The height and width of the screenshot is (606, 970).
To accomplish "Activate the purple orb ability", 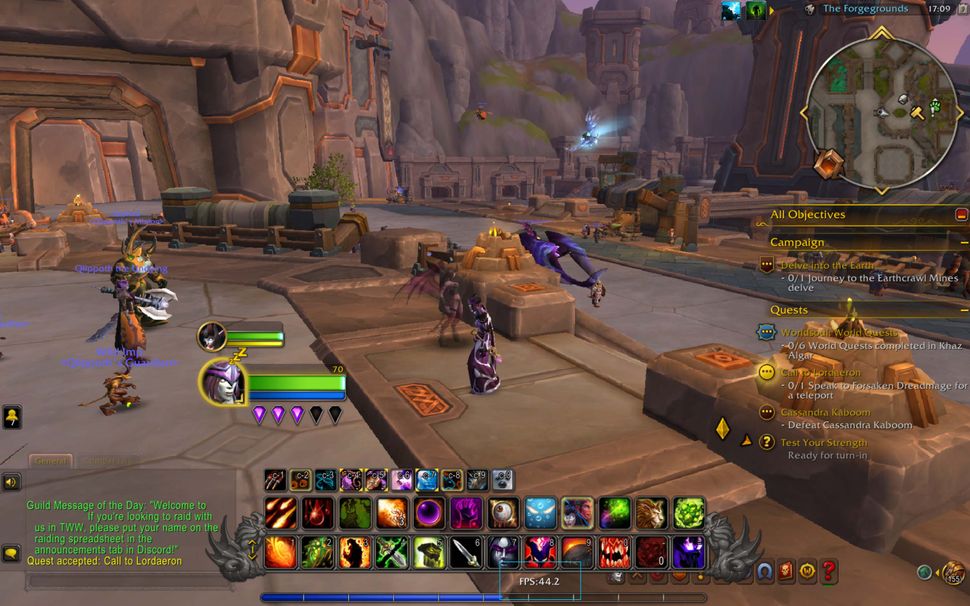I will (x=429, y=513).
